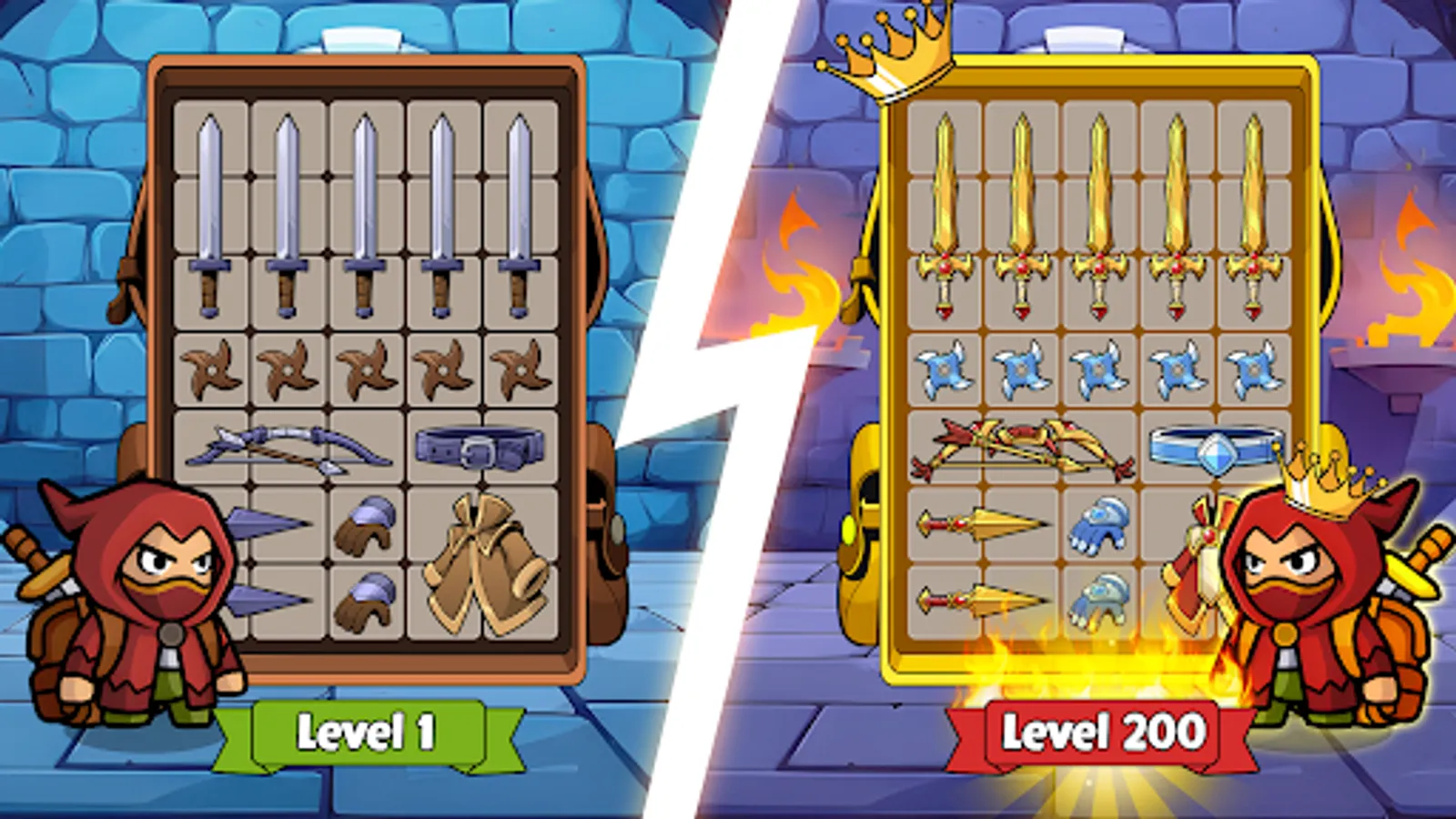Tap the Level 200 banner

point(1103,731)
